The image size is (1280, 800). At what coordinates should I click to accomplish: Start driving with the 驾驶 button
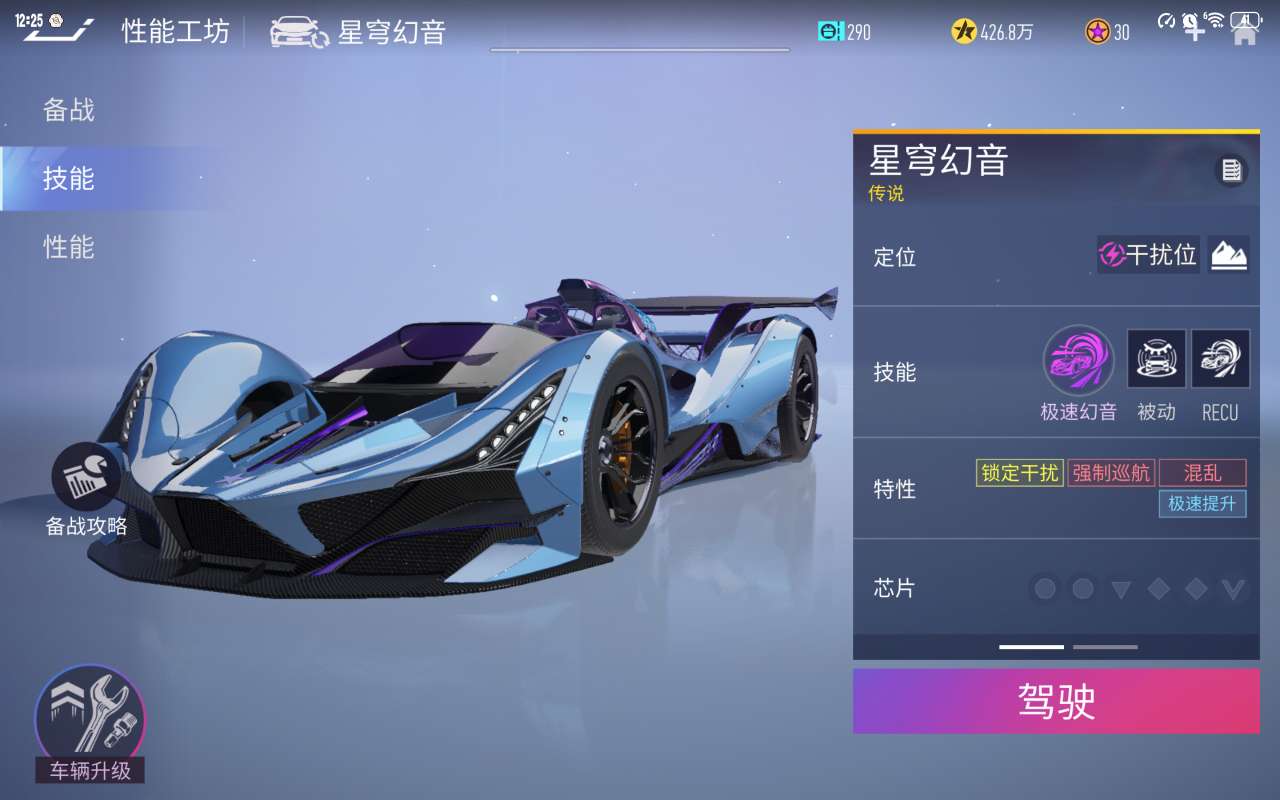click(1056, 701)
